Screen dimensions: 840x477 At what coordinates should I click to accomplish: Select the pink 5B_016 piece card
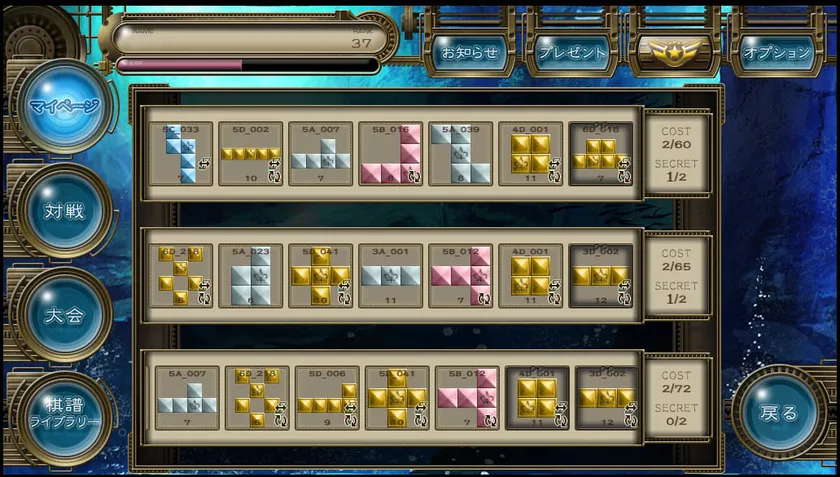coord(391,153)
